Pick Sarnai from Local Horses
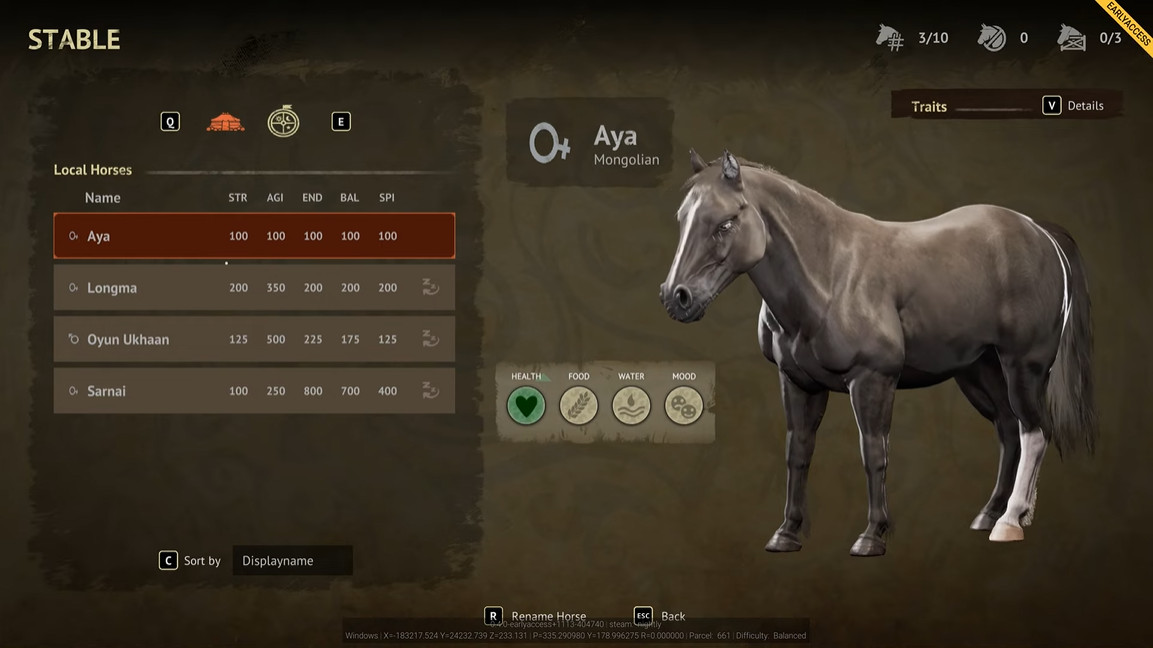 (254, 391)
